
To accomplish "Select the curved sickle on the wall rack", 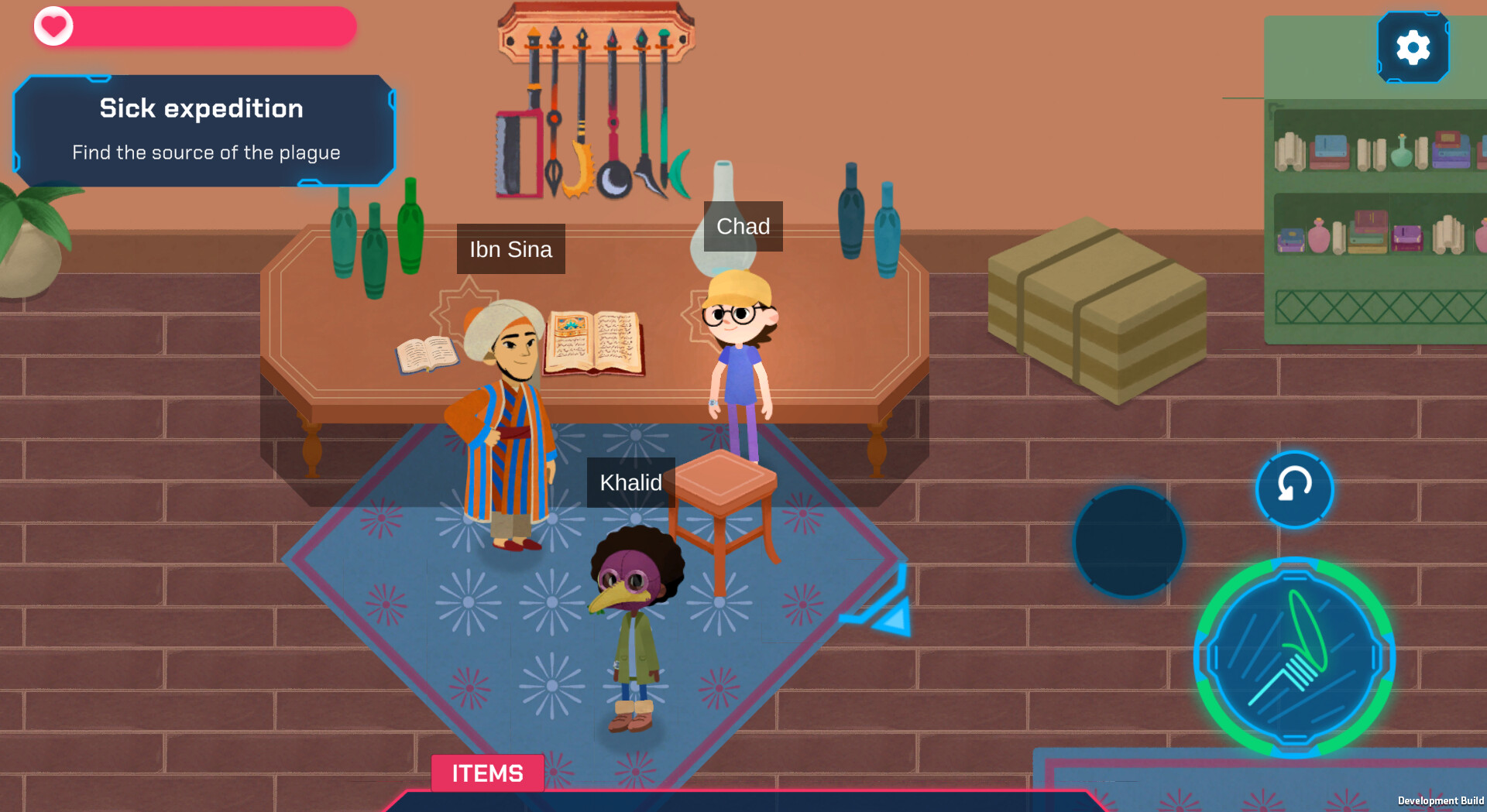I will tap(678, 174).
